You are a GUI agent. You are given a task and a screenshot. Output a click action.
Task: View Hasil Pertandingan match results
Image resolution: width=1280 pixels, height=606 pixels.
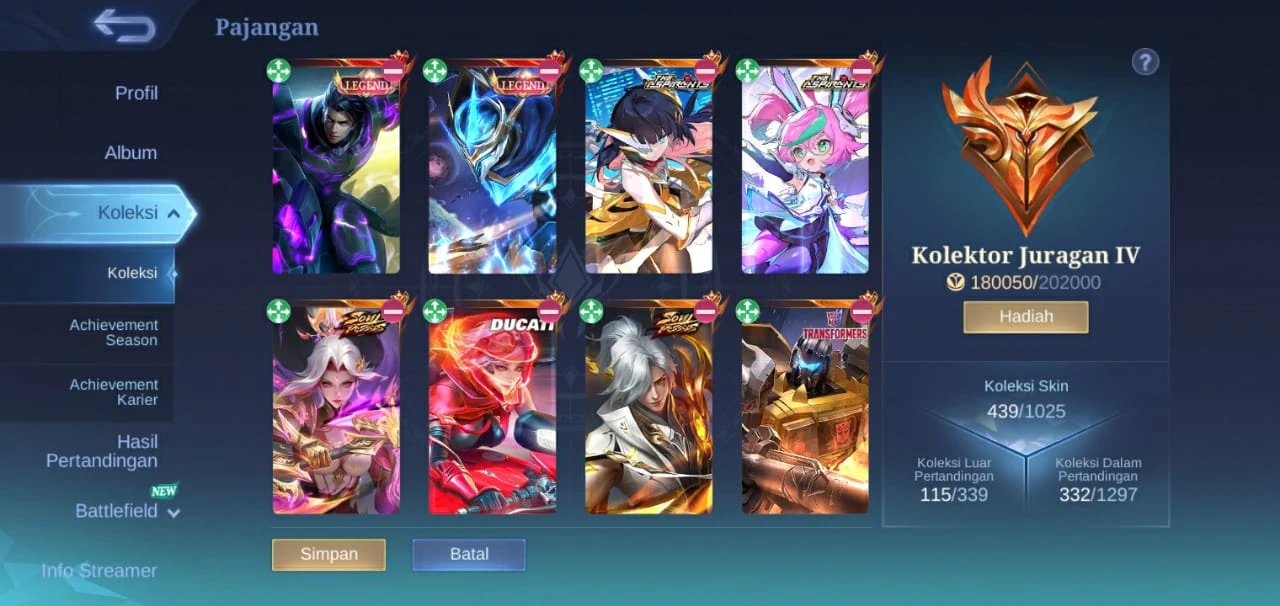click(101, 451)
